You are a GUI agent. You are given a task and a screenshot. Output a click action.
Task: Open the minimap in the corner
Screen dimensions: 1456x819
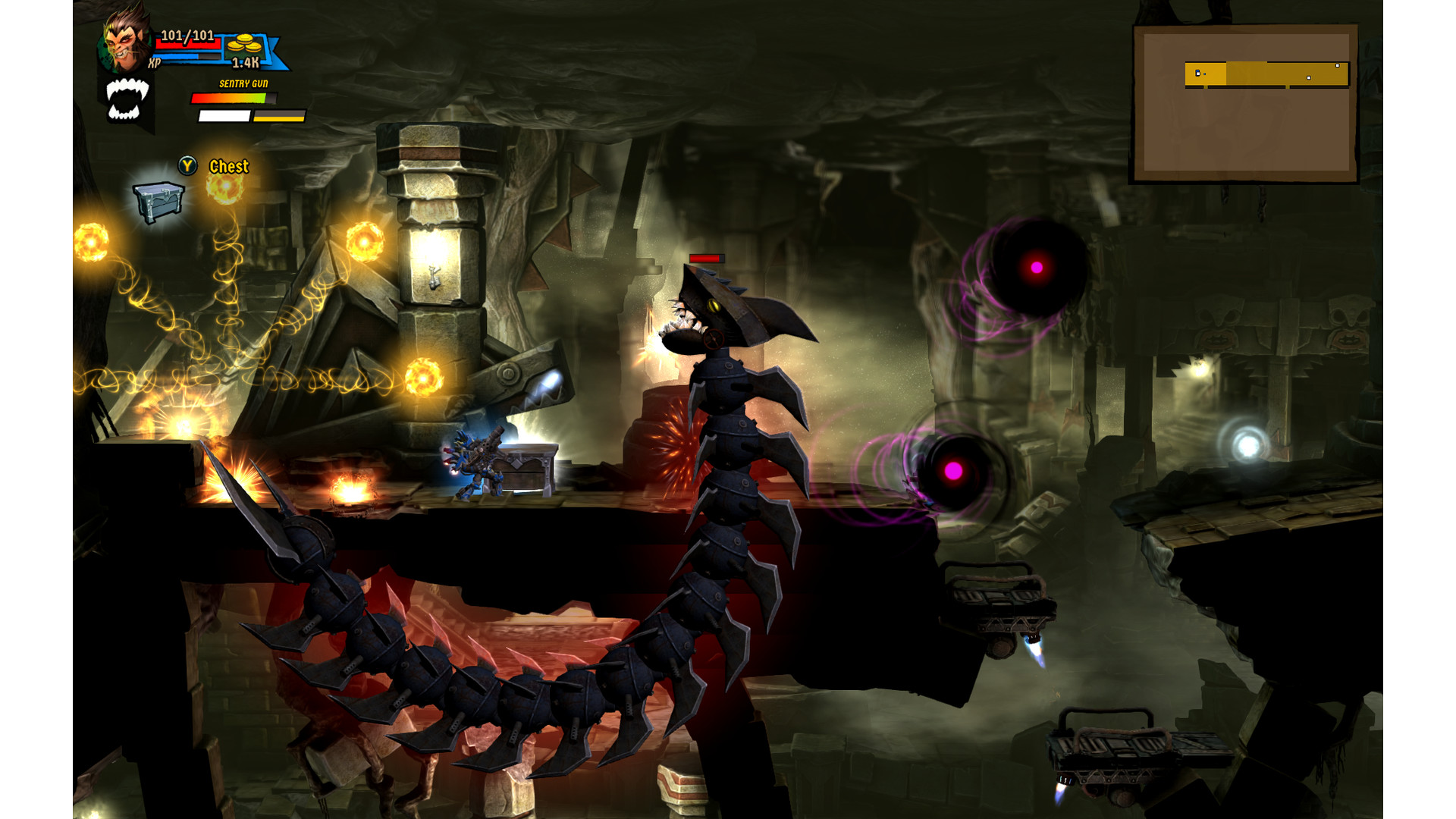point(1244,104)
